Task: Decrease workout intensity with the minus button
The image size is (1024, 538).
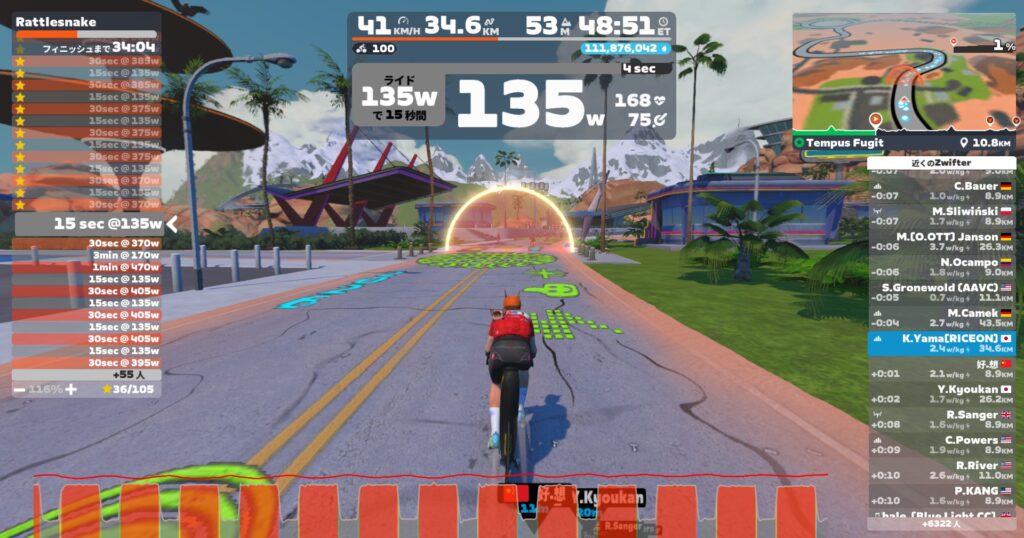Action: click(x=19, y=388)
